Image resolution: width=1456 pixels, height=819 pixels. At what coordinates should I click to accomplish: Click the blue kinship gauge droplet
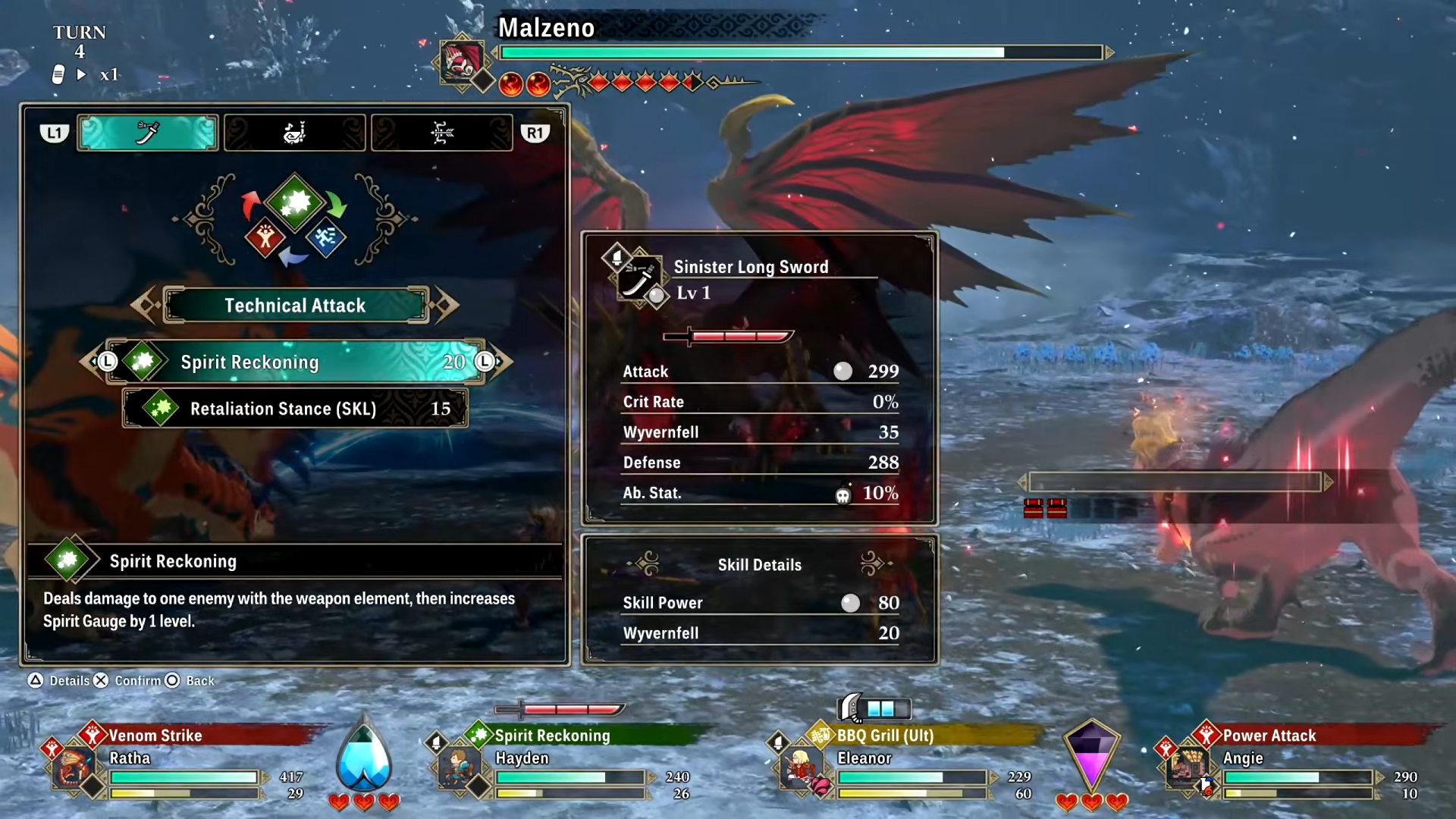[364, 758]
